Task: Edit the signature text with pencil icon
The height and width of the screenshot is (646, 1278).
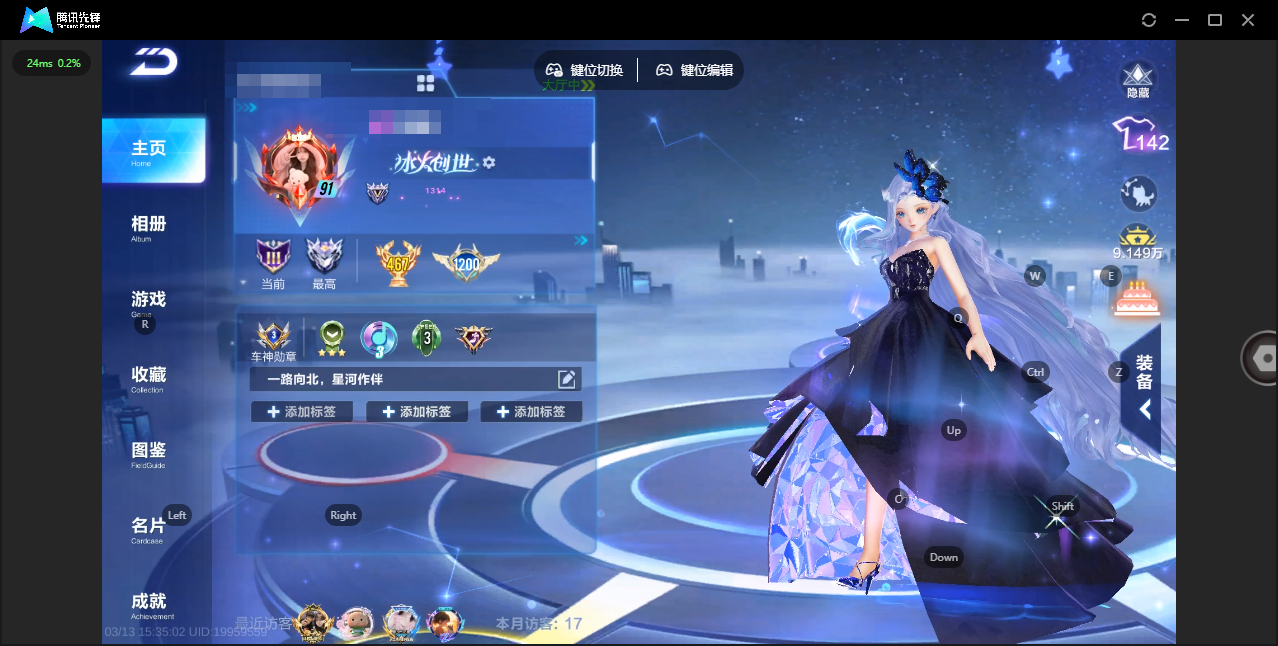Action: (x=567, y=379)
